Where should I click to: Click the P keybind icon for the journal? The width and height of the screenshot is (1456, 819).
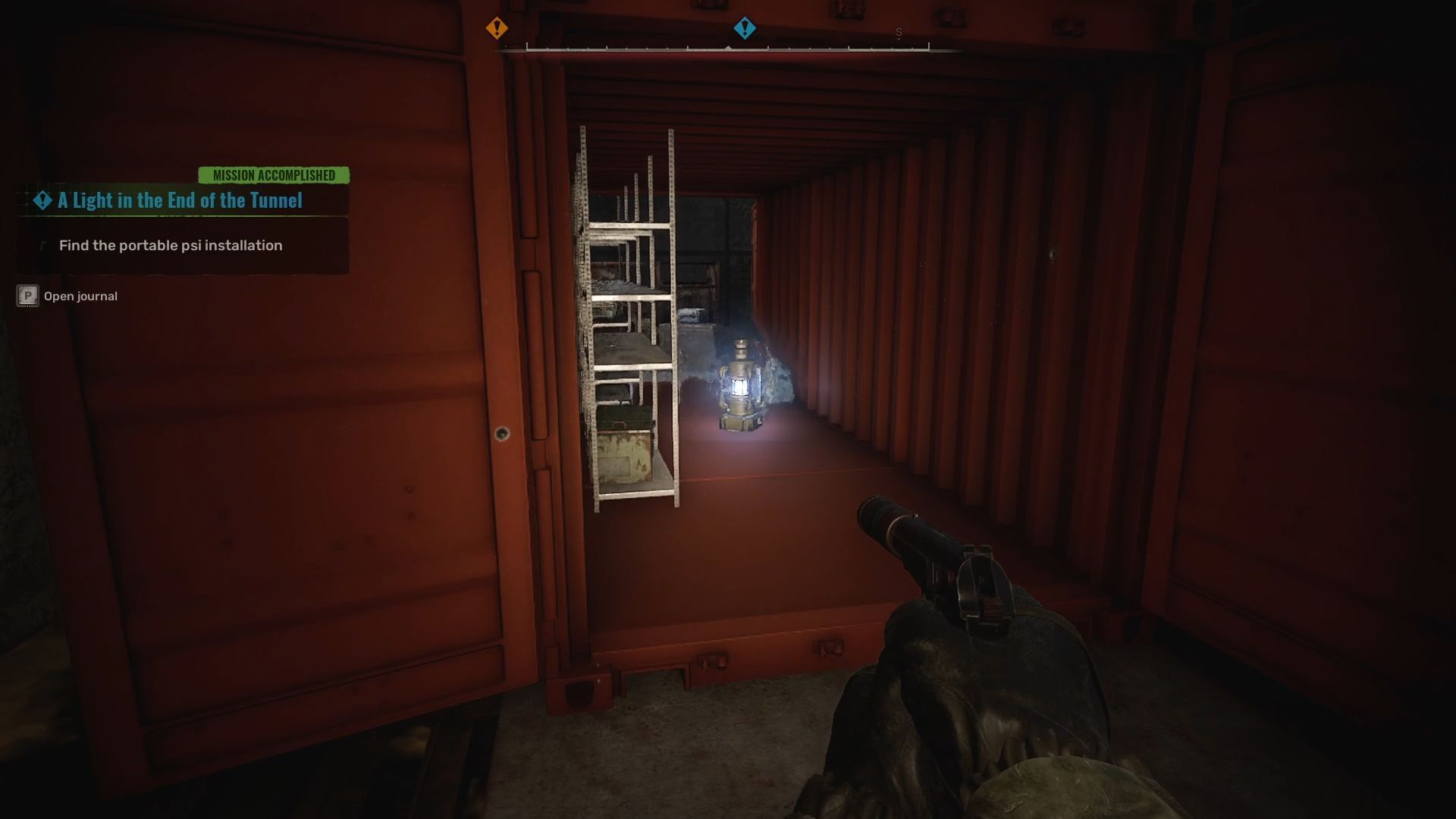27,296
